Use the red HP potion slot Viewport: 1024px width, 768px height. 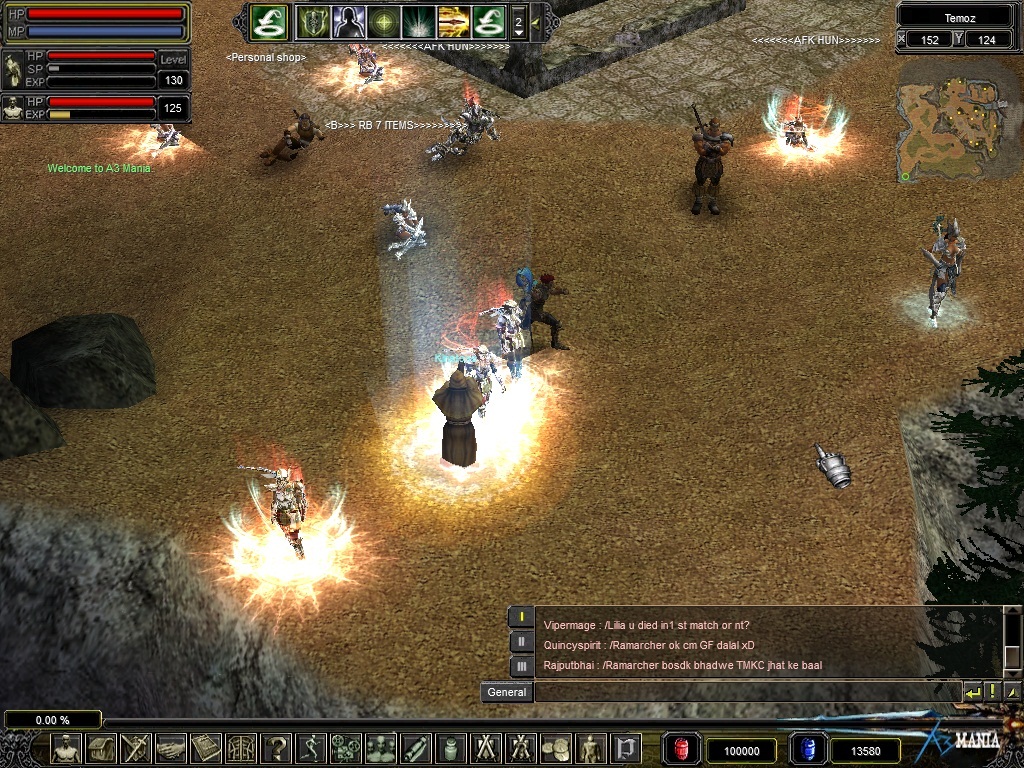(682, 749)
